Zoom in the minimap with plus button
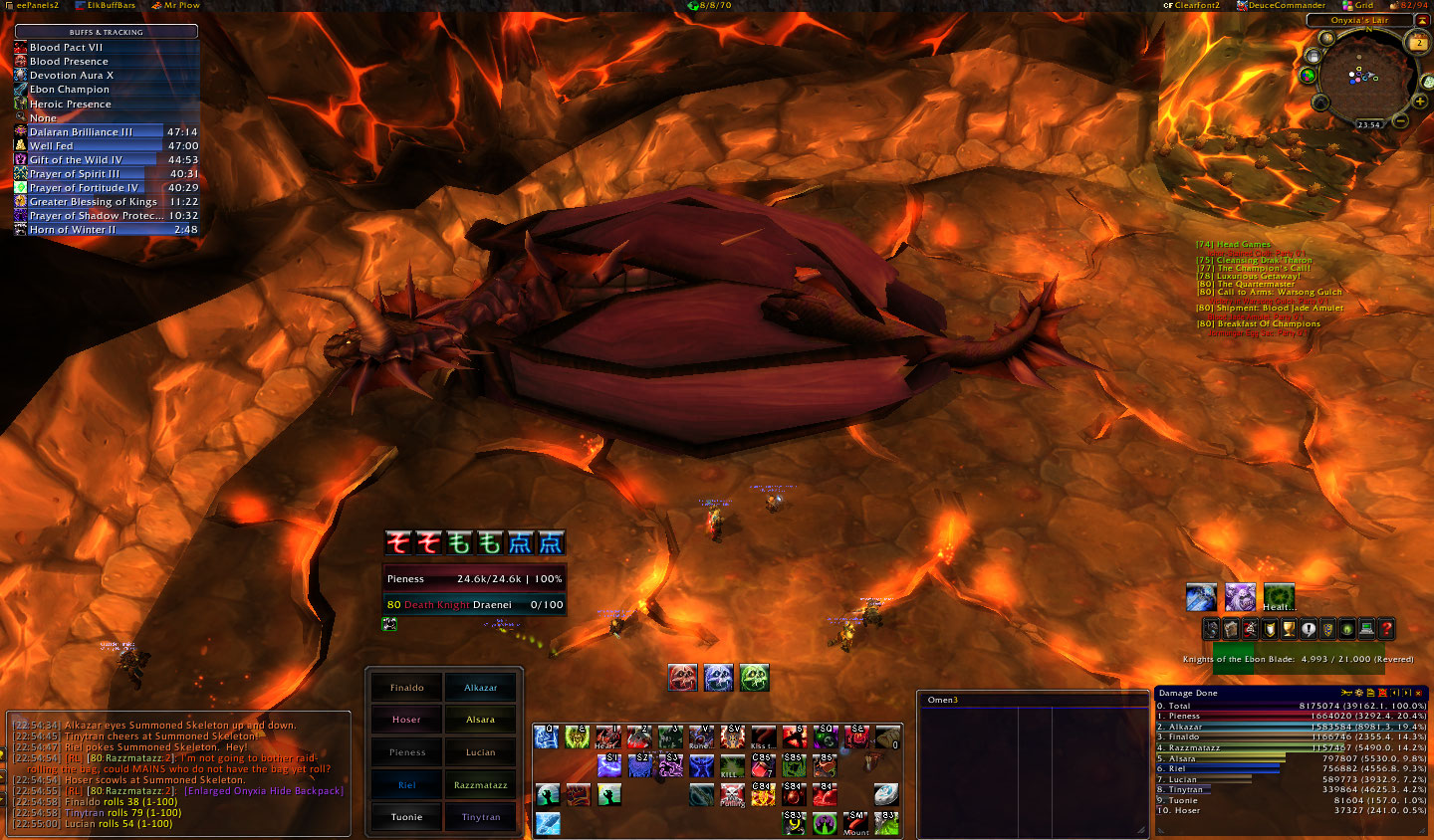This screenshot has height=840, width=1434. 1420,102
